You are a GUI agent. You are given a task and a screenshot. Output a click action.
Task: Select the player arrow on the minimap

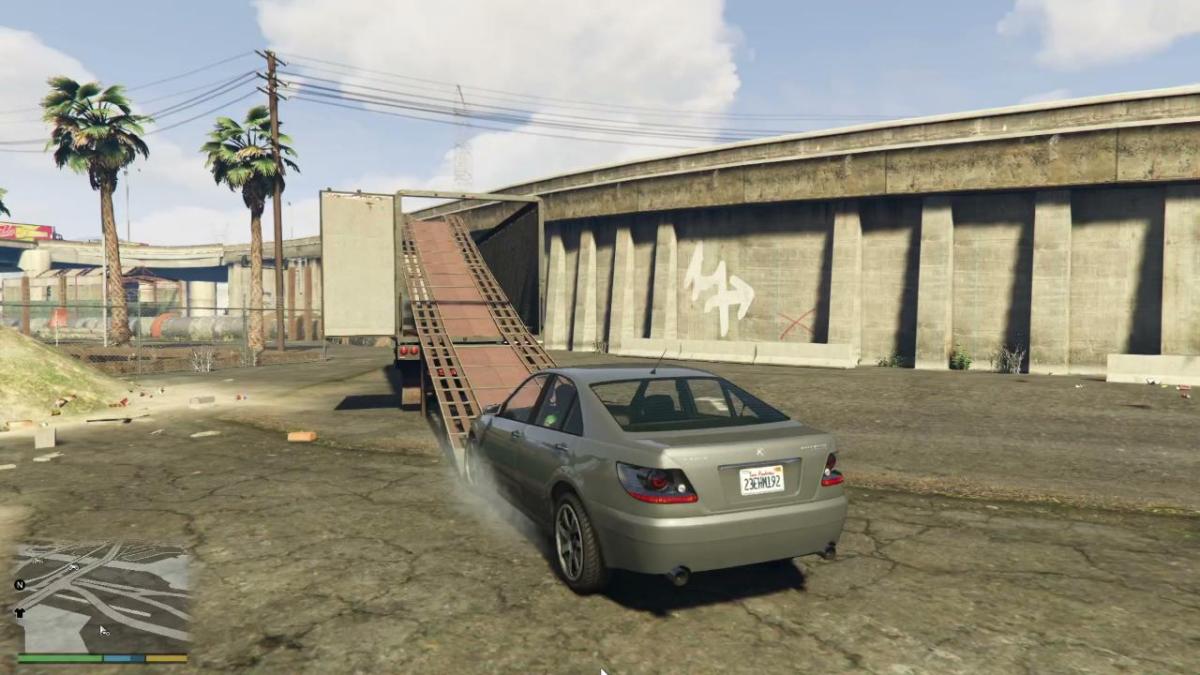coord(103,629)
